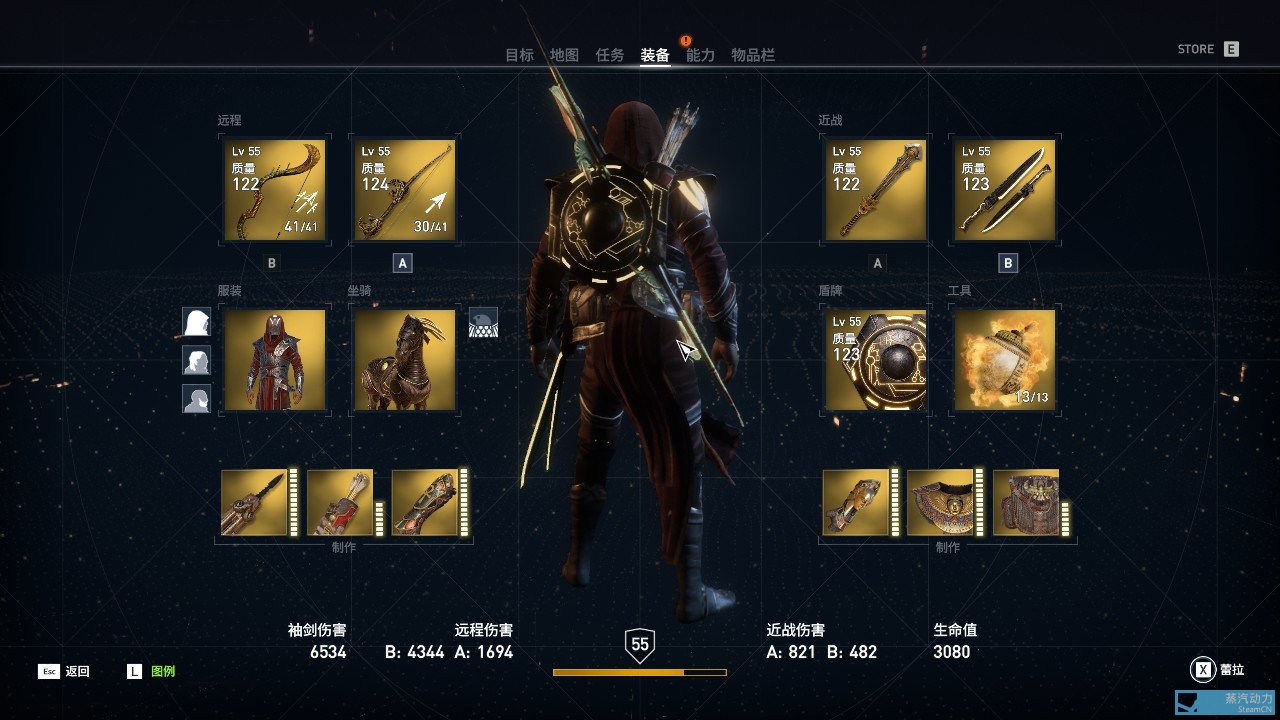Open the equipped outfit thumbnail under 服装
This screenshot has width=1280, height=720.
(x=273, y=360)
